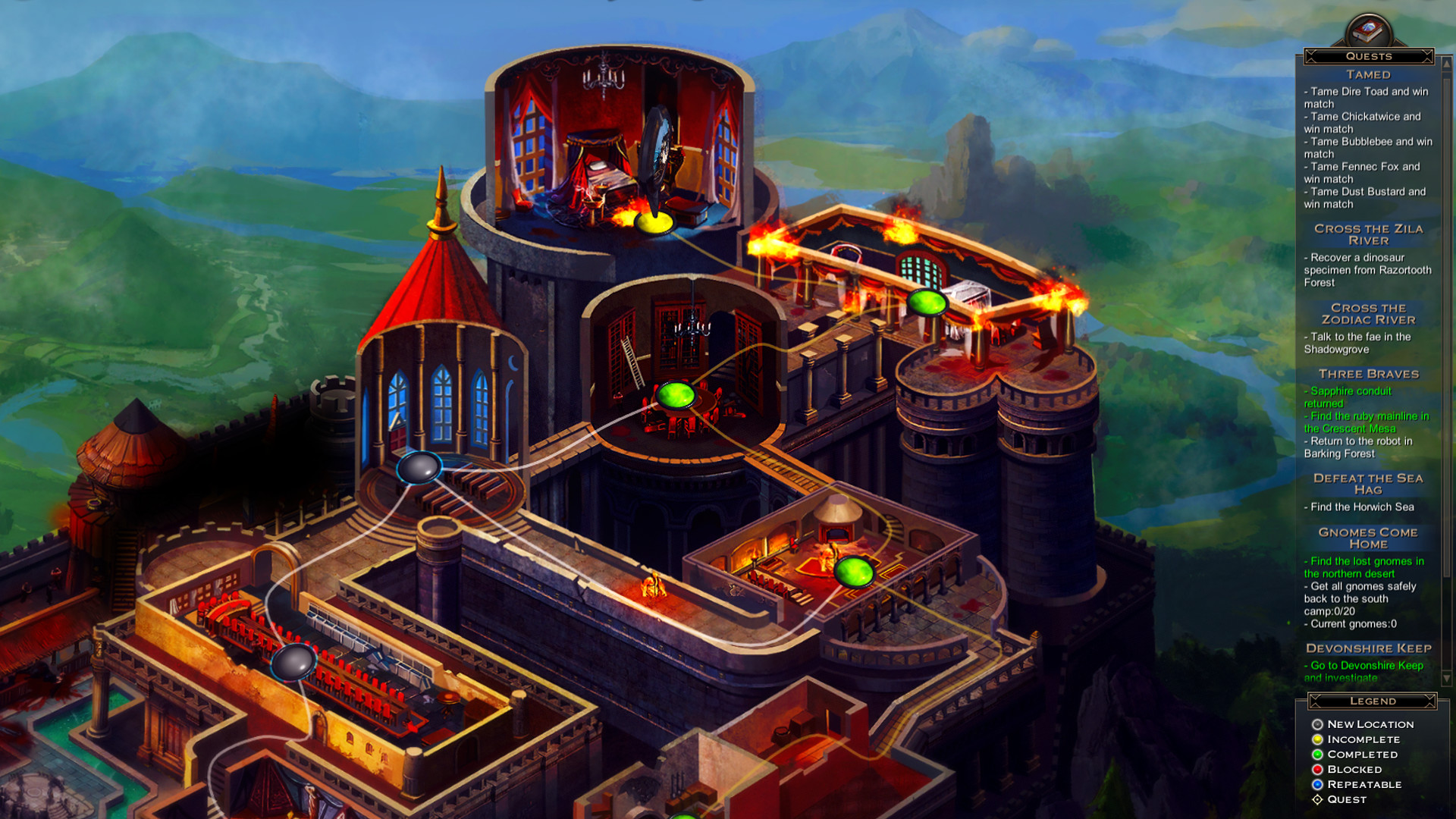Viewport: 1456px width, 819px height.
Task: Click the grey node in the lower banquet hall
Action: (294, 662)
